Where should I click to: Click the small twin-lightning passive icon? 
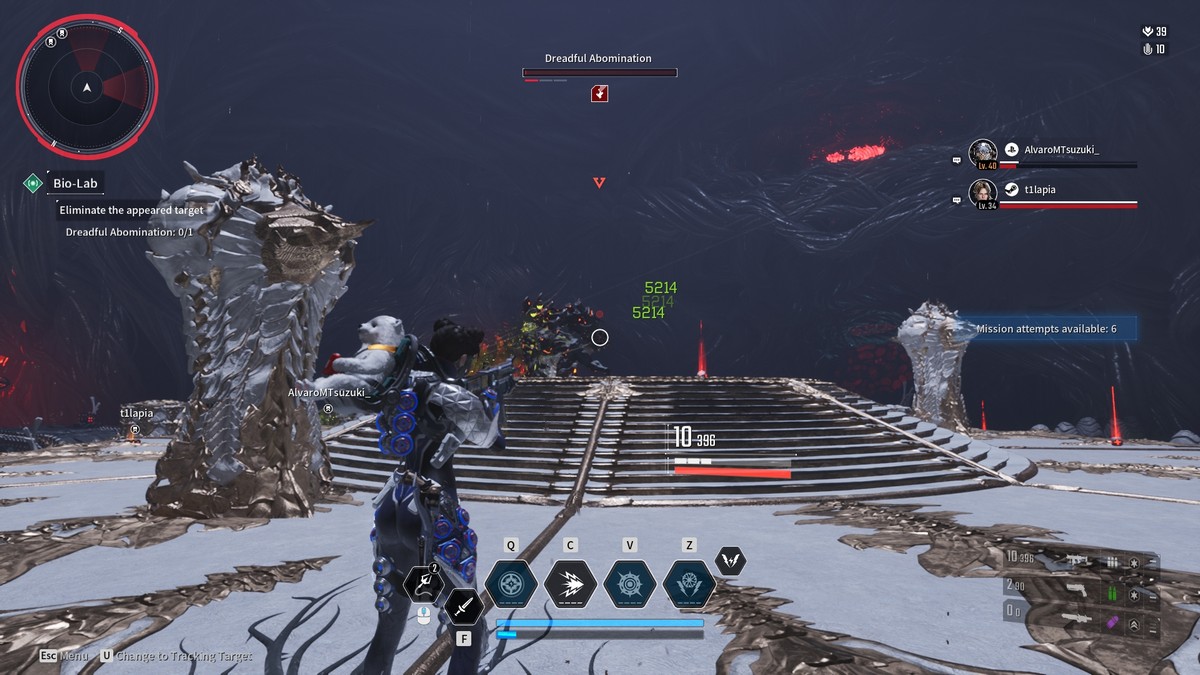tap(731, 561)
